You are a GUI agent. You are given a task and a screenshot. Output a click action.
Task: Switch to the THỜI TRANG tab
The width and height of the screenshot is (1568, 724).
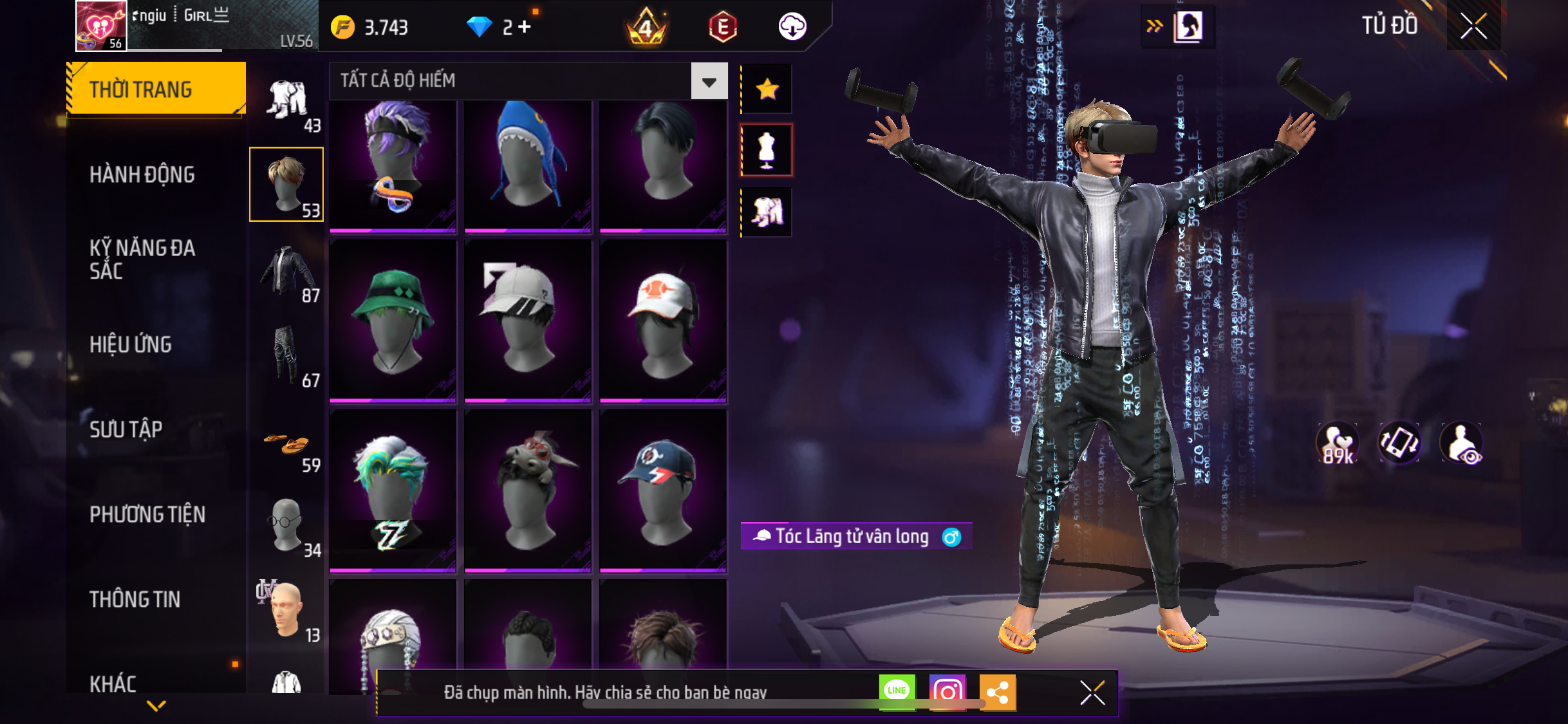[x=155, y=89]
